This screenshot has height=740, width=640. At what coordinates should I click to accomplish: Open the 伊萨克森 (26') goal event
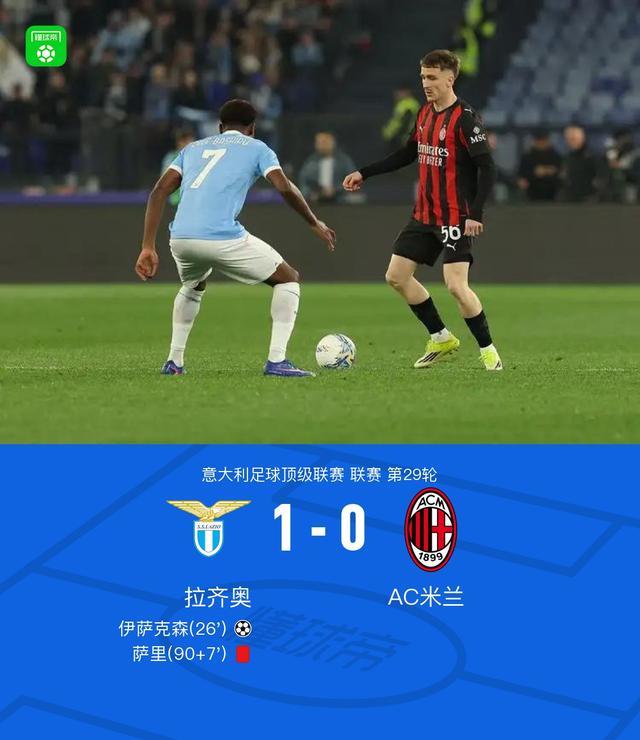tap(184, 629)
